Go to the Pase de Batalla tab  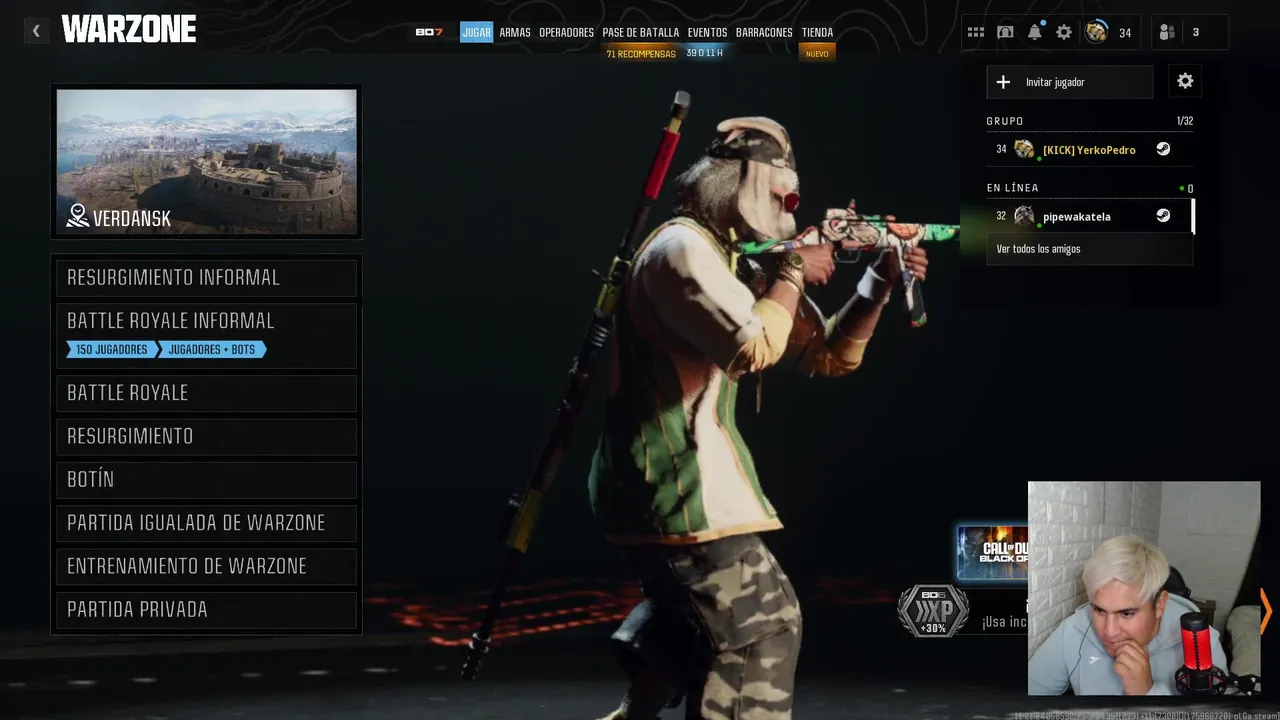640,33
